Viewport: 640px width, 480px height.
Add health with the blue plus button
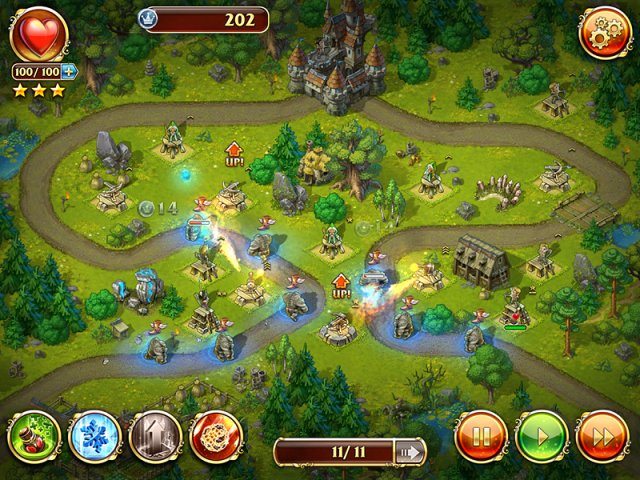[x=69, y=71]
